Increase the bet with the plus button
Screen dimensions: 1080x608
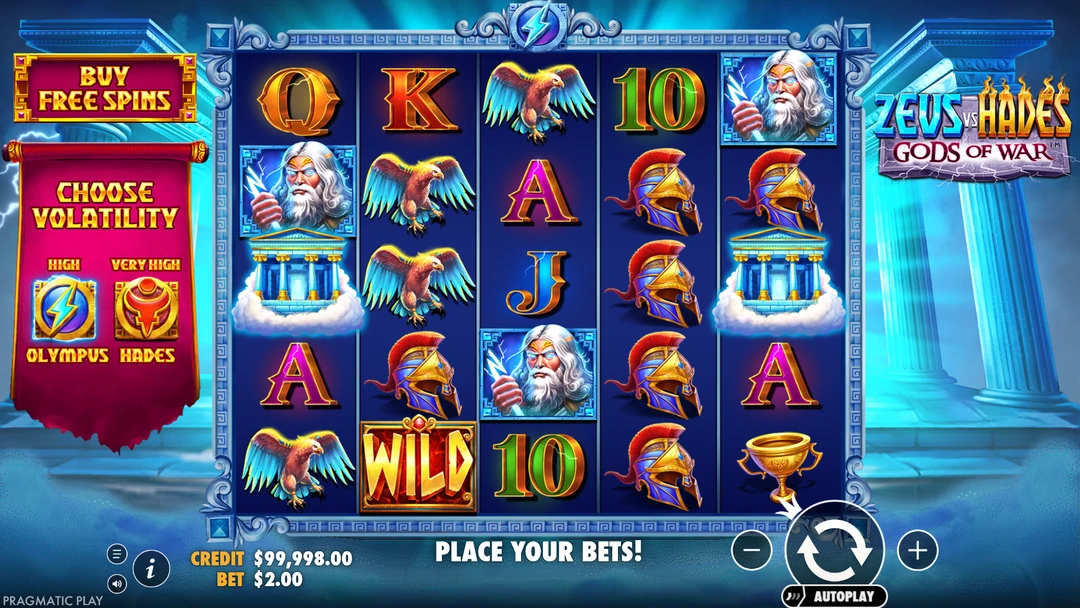click(x=916, y=549)
